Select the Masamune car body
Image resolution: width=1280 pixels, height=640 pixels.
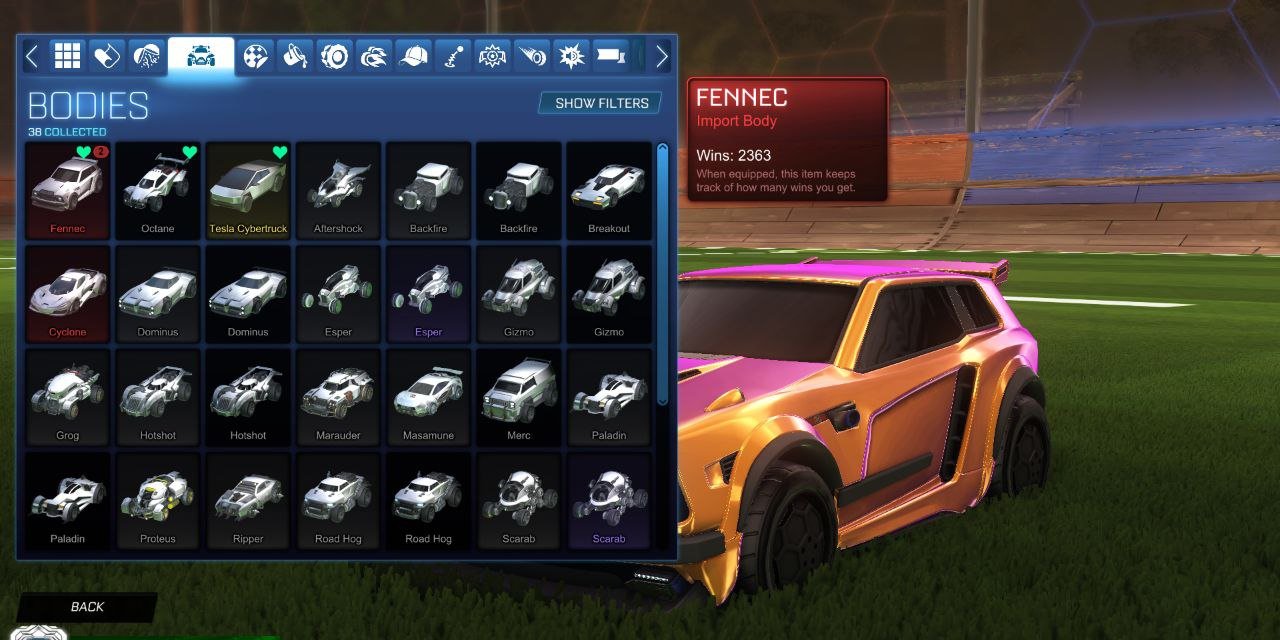point(428,398)
